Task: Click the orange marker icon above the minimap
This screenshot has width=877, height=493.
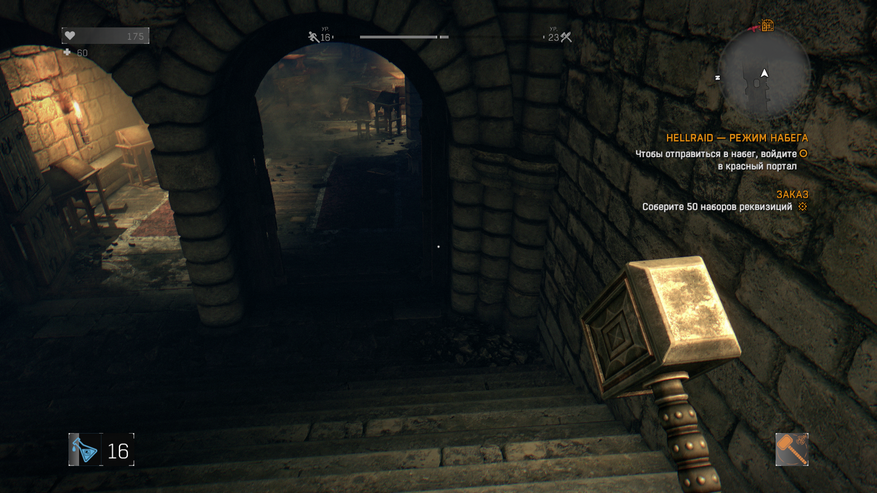Action: pos(767,25)
